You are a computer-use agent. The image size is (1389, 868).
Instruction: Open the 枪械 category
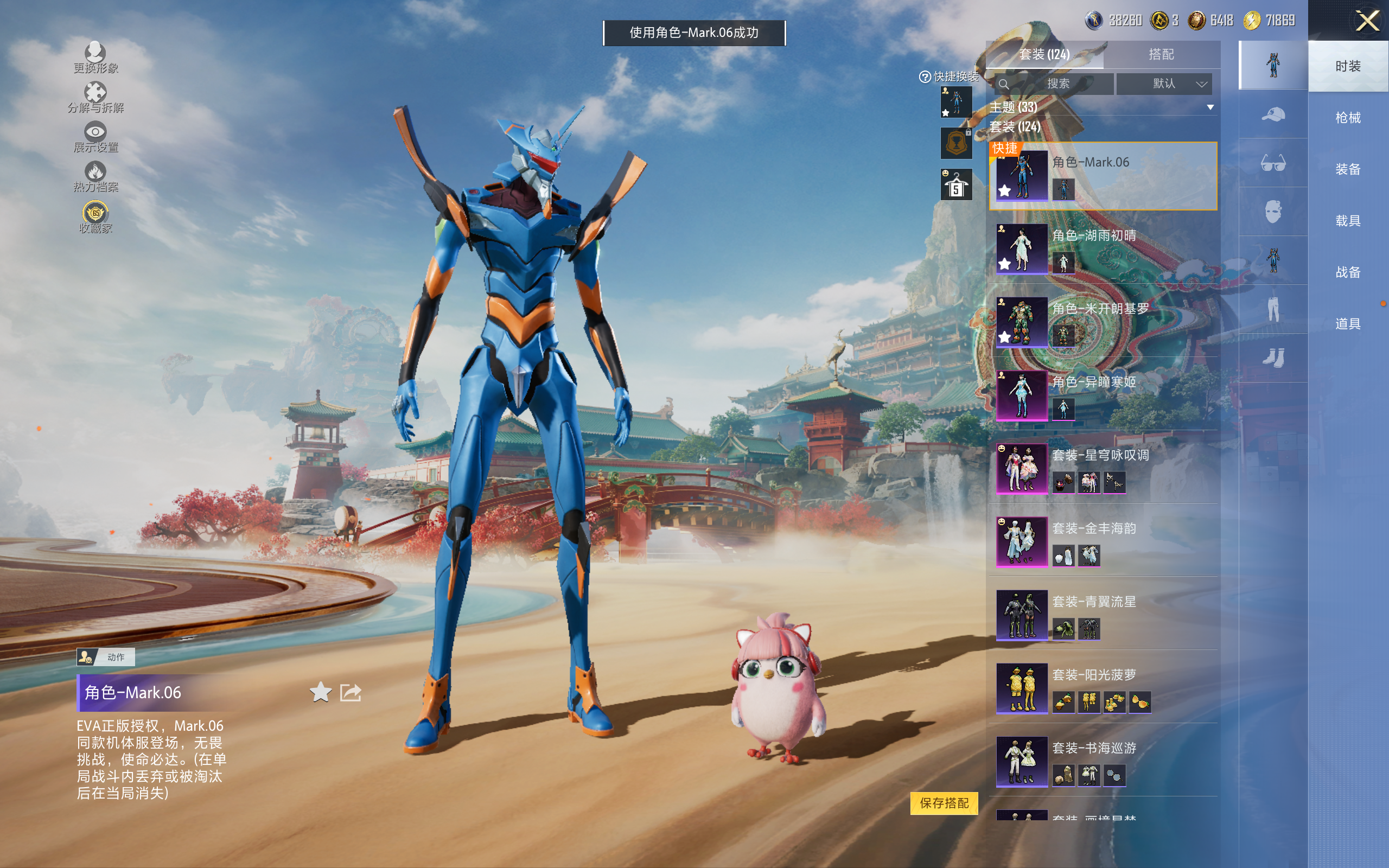point(1347,118)
